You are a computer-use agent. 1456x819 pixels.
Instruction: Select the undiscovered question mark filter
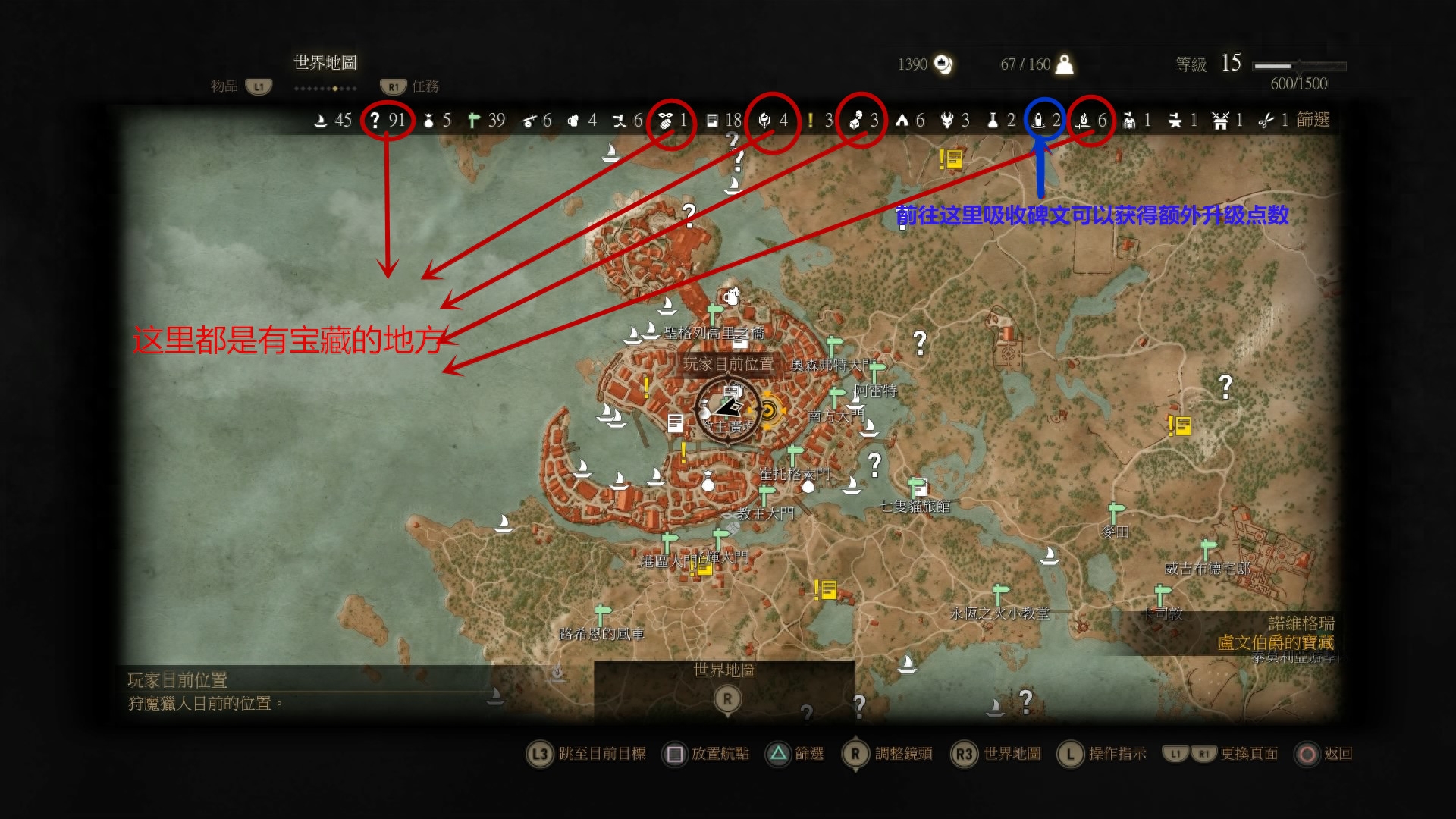point(375,120)
